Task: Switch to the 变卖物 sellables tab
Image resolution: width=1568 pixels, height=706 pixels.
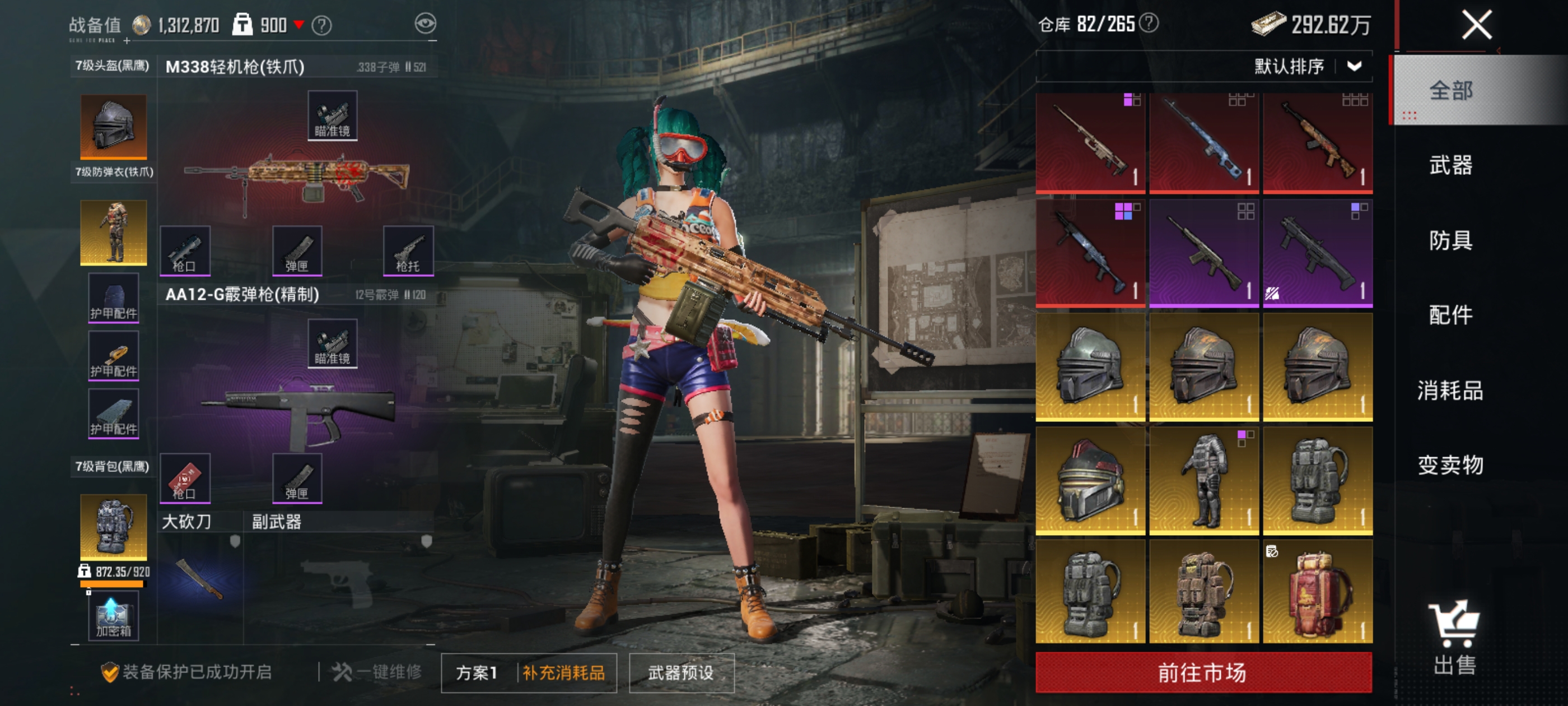Action: click(x=1450, y=465)
